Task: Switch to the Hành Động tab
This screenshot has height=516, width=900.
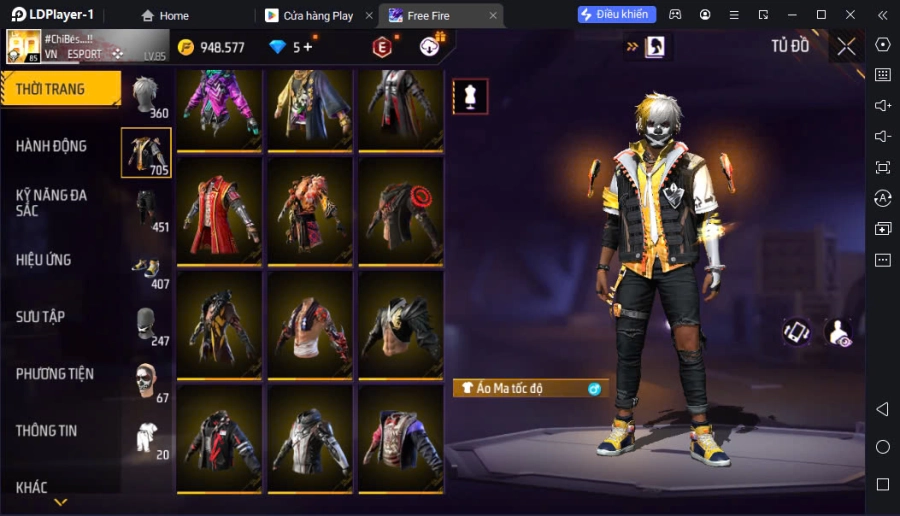Action: coord(52,146)
